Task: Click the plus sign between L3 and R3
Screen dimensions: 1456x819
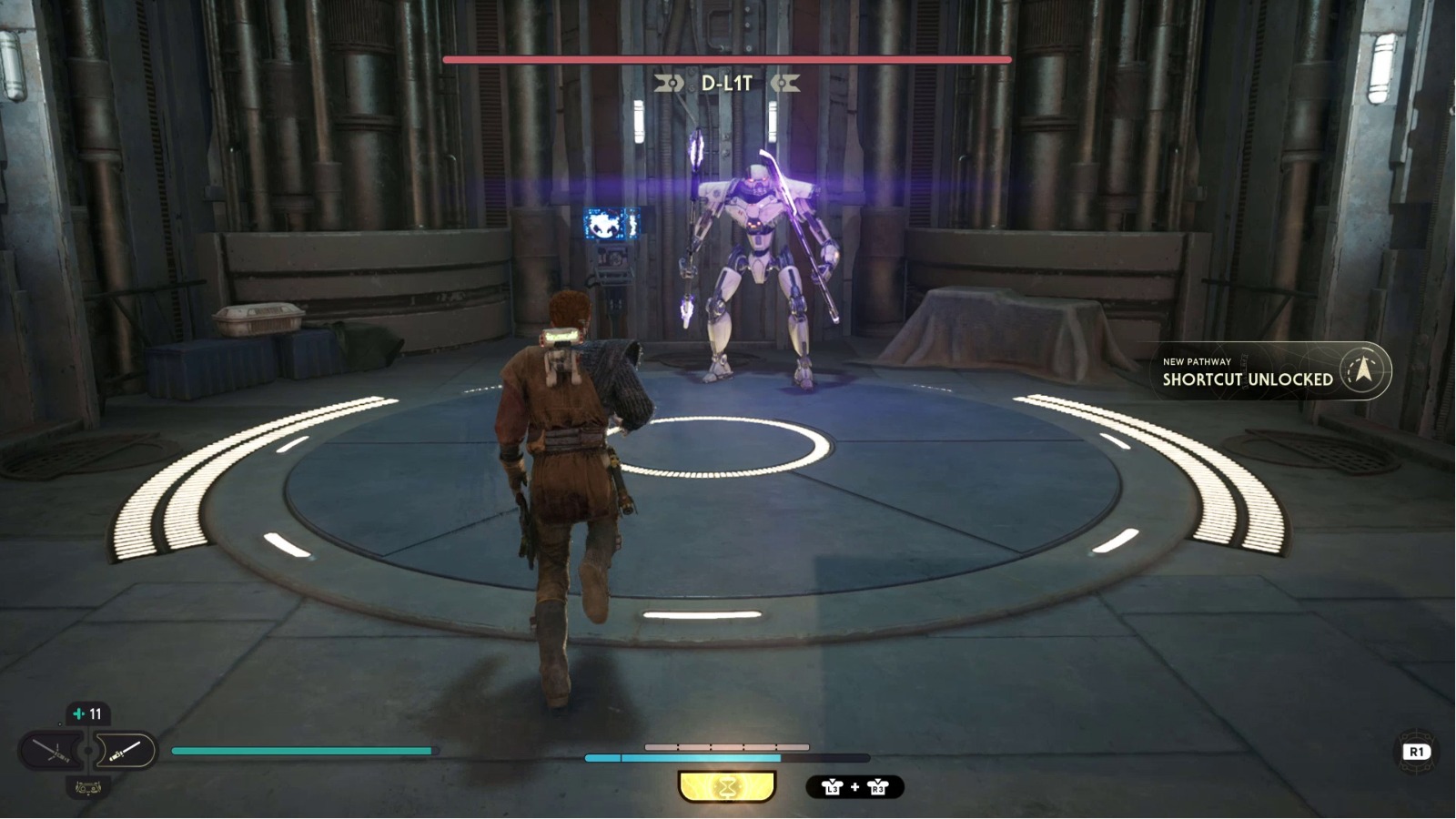Action: [854, 787]
